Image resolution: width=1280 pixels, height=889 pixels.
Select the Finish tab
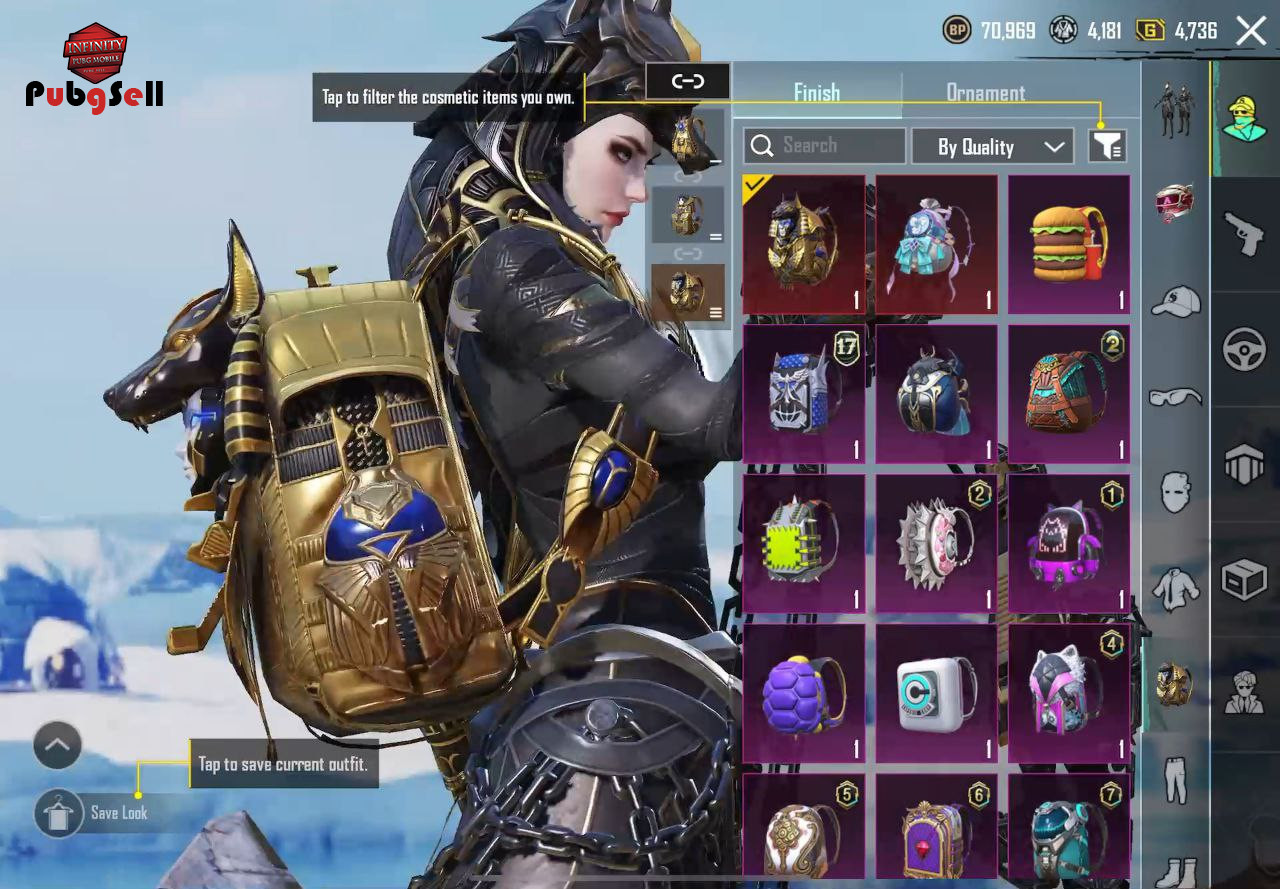(x=816, y=93)
